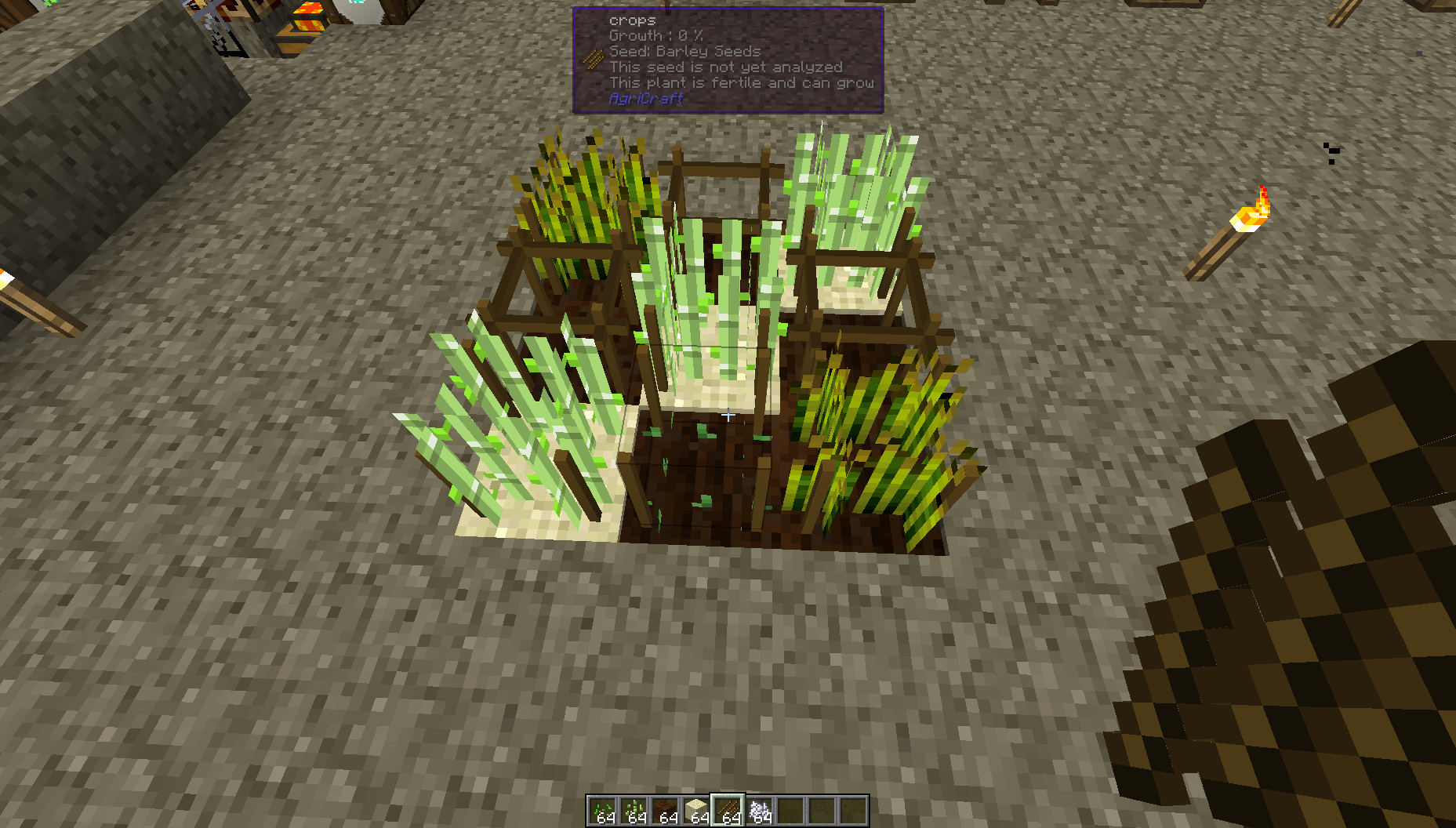Pick the white bone meal hotbar slot

pyautogui.click(x=759, y=810)
